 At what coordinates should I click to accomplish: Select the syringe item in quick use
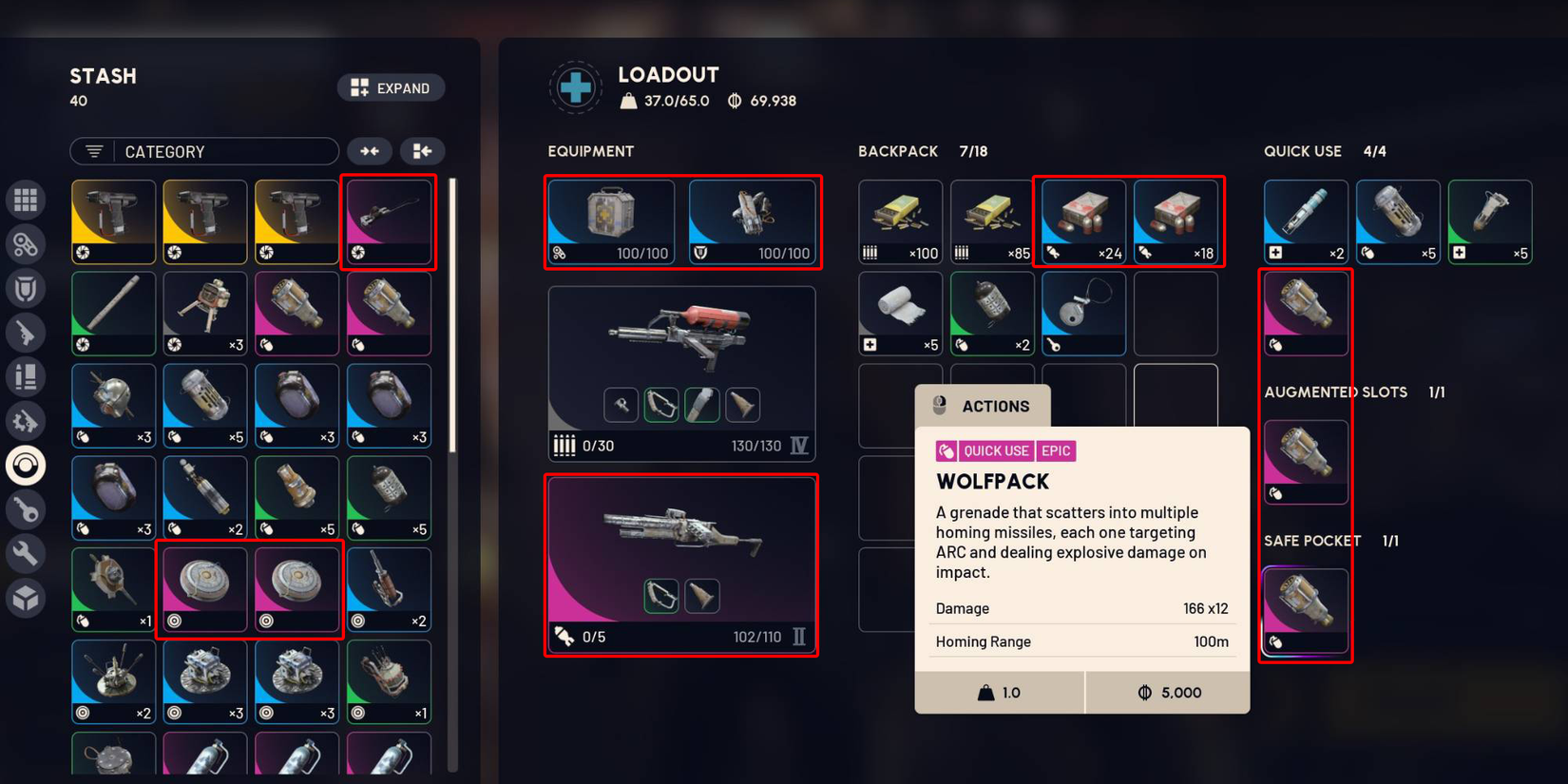point(1305,222)
